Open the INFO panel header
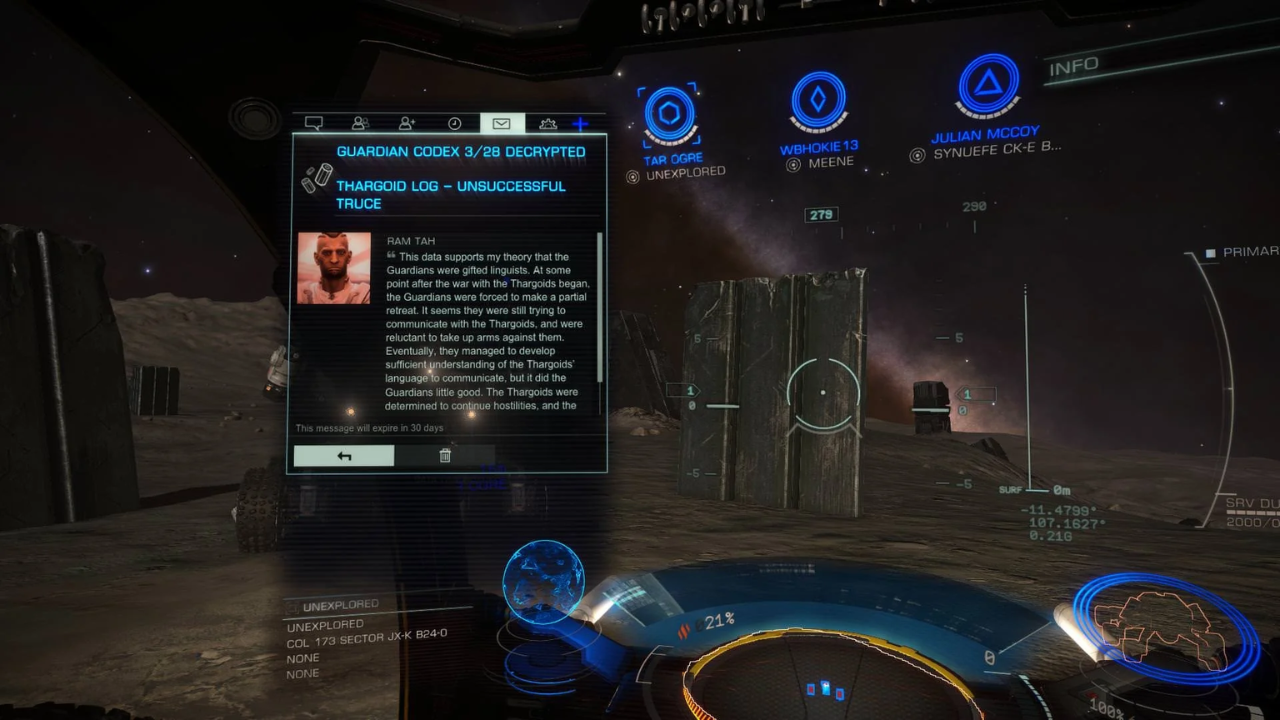This screenshot has width=1280, height=720. point(1075,67)
